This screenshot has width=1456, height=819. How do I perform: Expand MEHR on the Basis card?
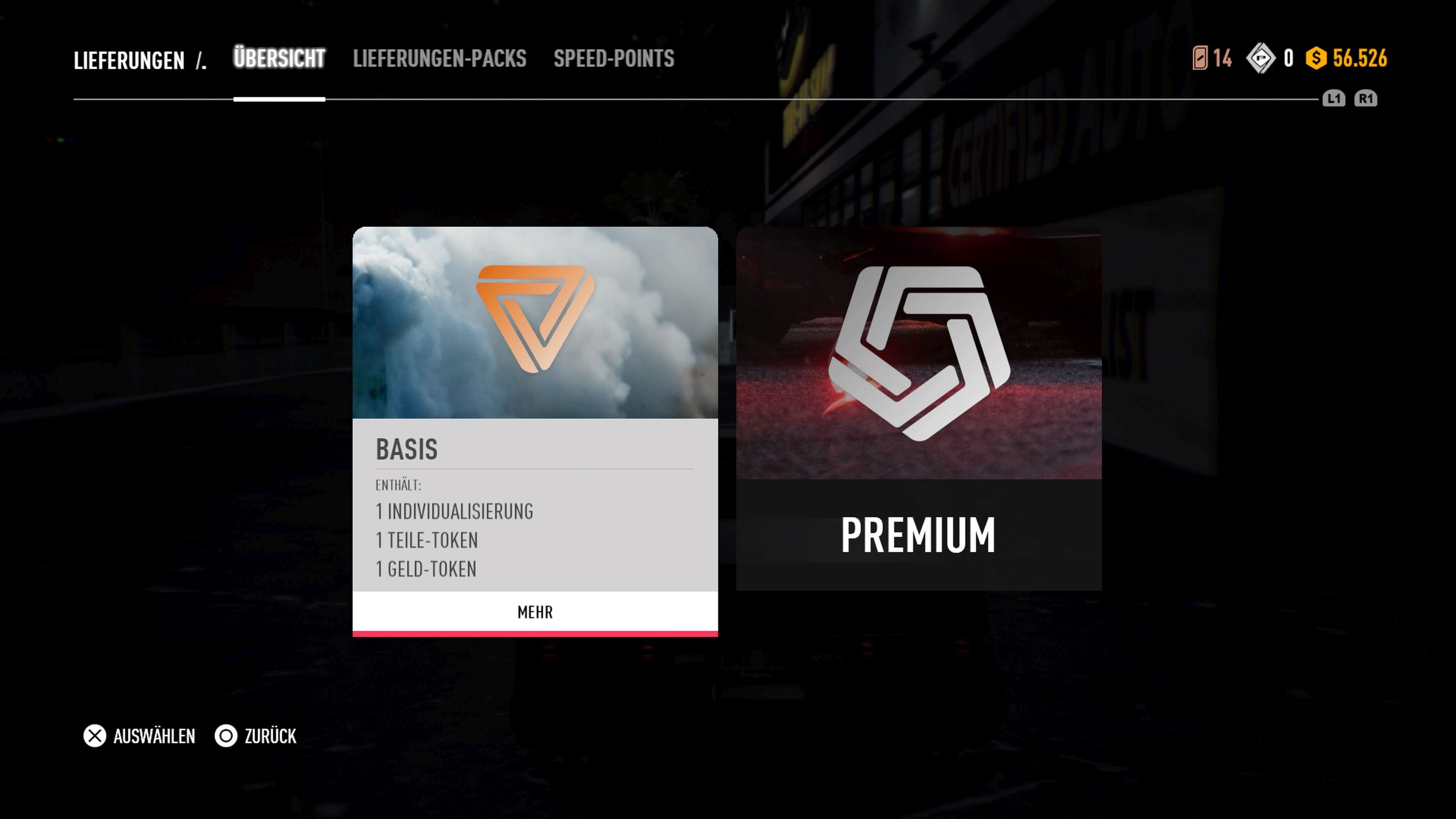coord(535,612)
